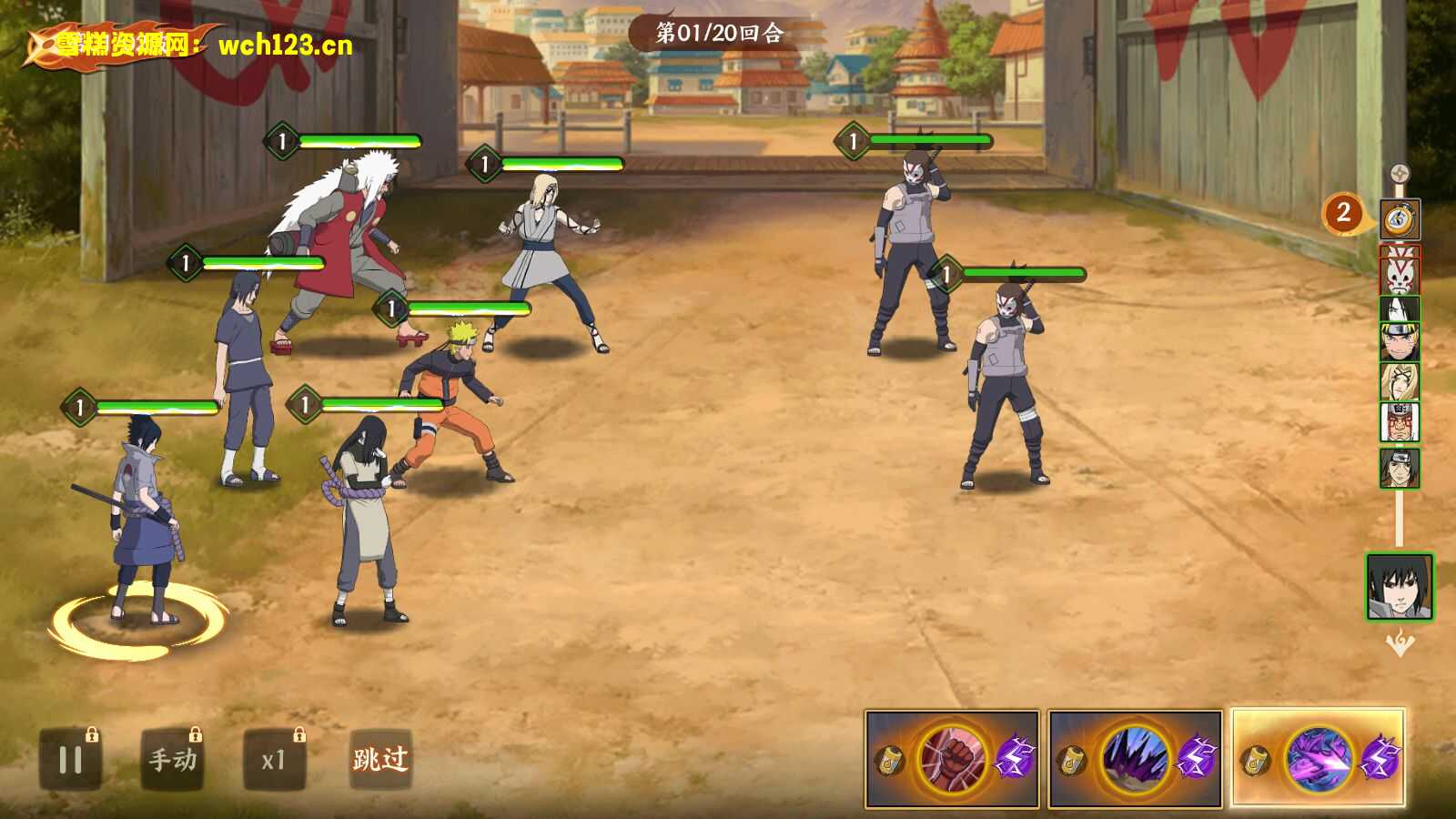Select Jiraiya's portrait in the turn order
This screenshot has height=819, width=1456.
(1400, 422)
